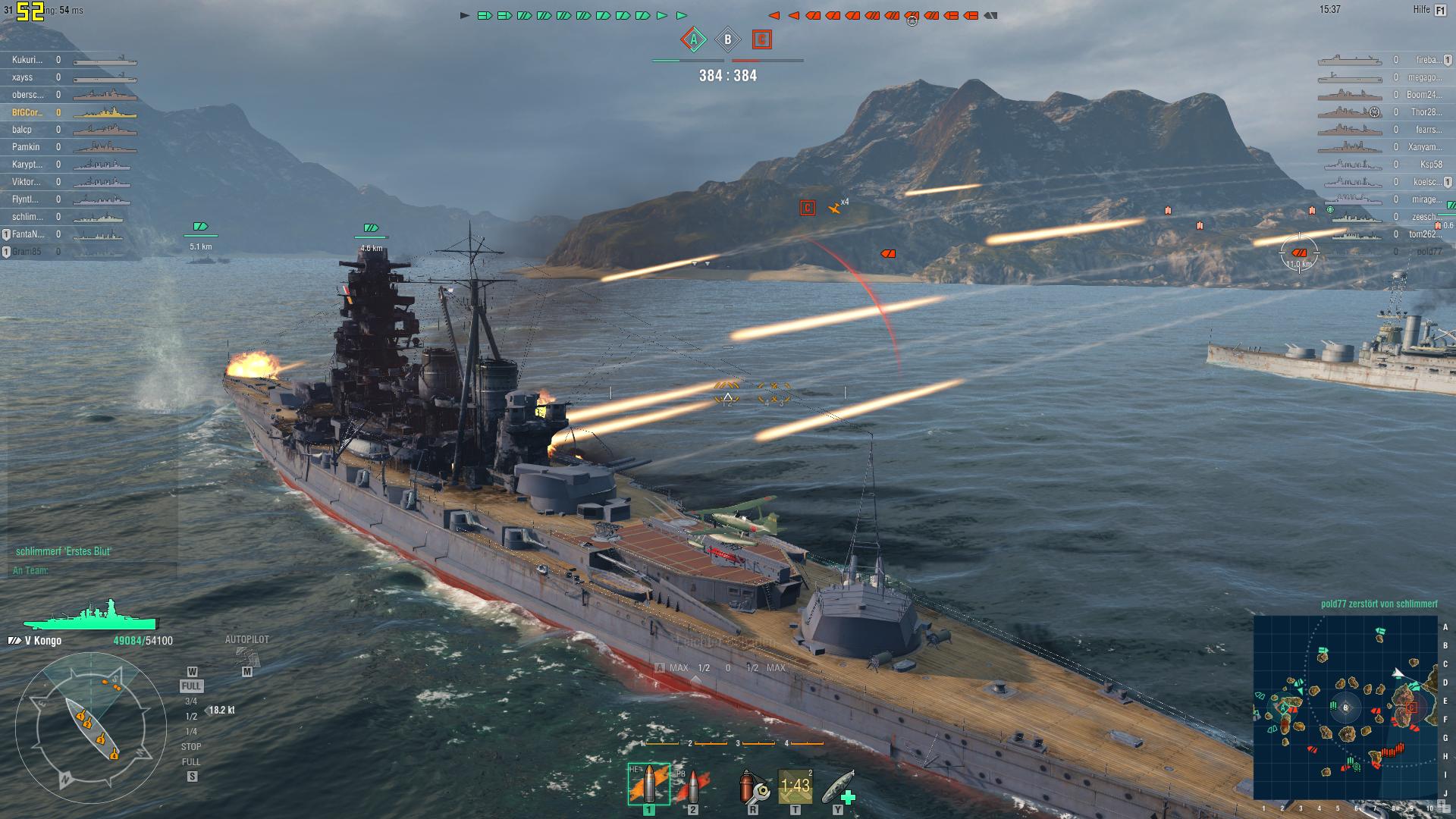Switch to the armor-piercing shell slot

(690, 786)
